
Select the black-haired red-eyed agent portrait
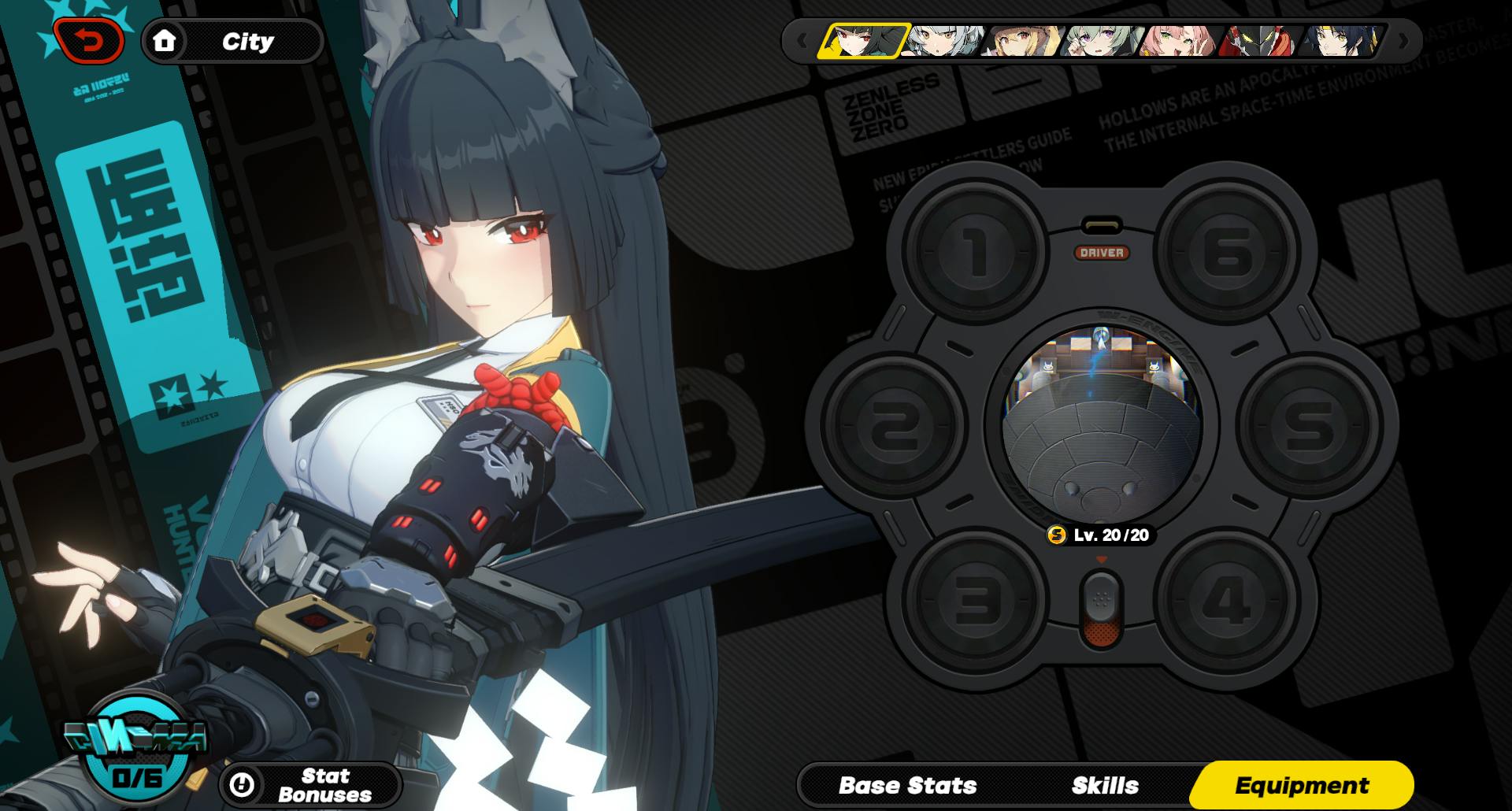click(863, 41)
